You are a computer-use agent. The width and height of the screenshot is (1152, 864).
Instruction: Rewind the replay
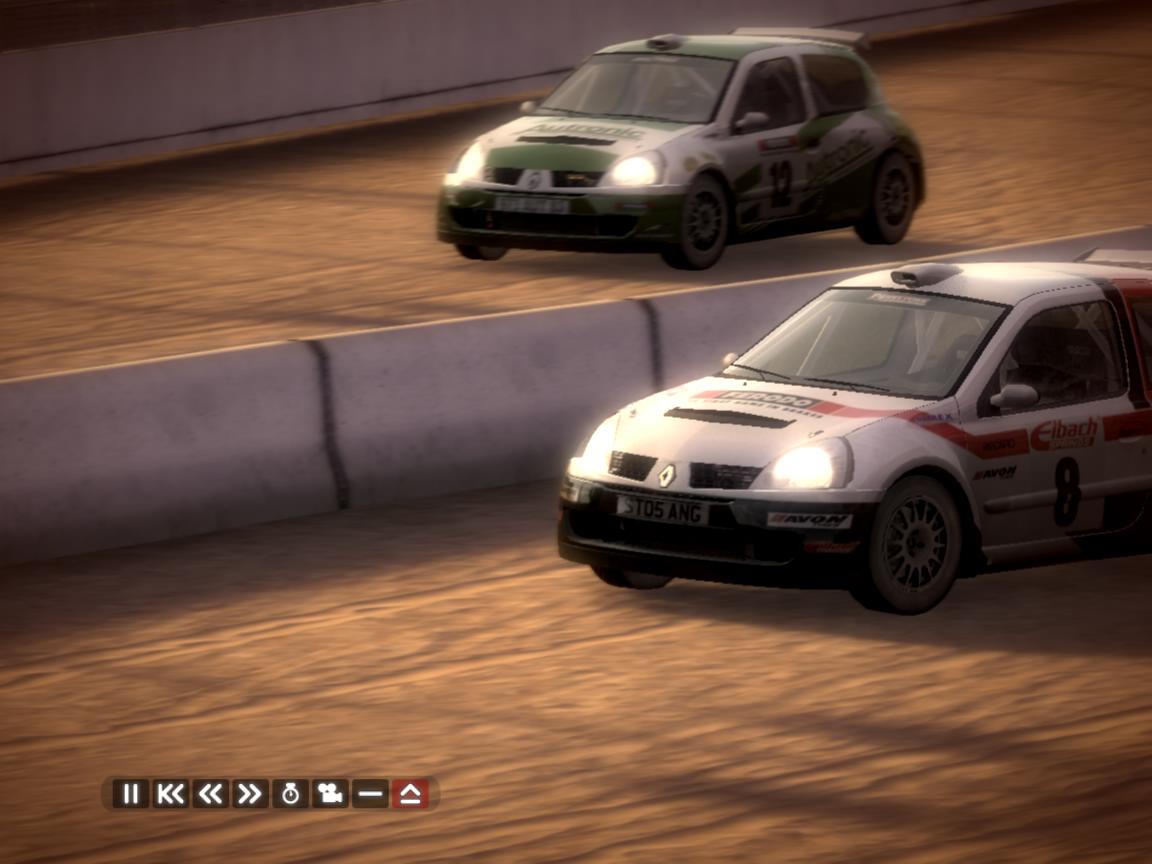[210, 794]
